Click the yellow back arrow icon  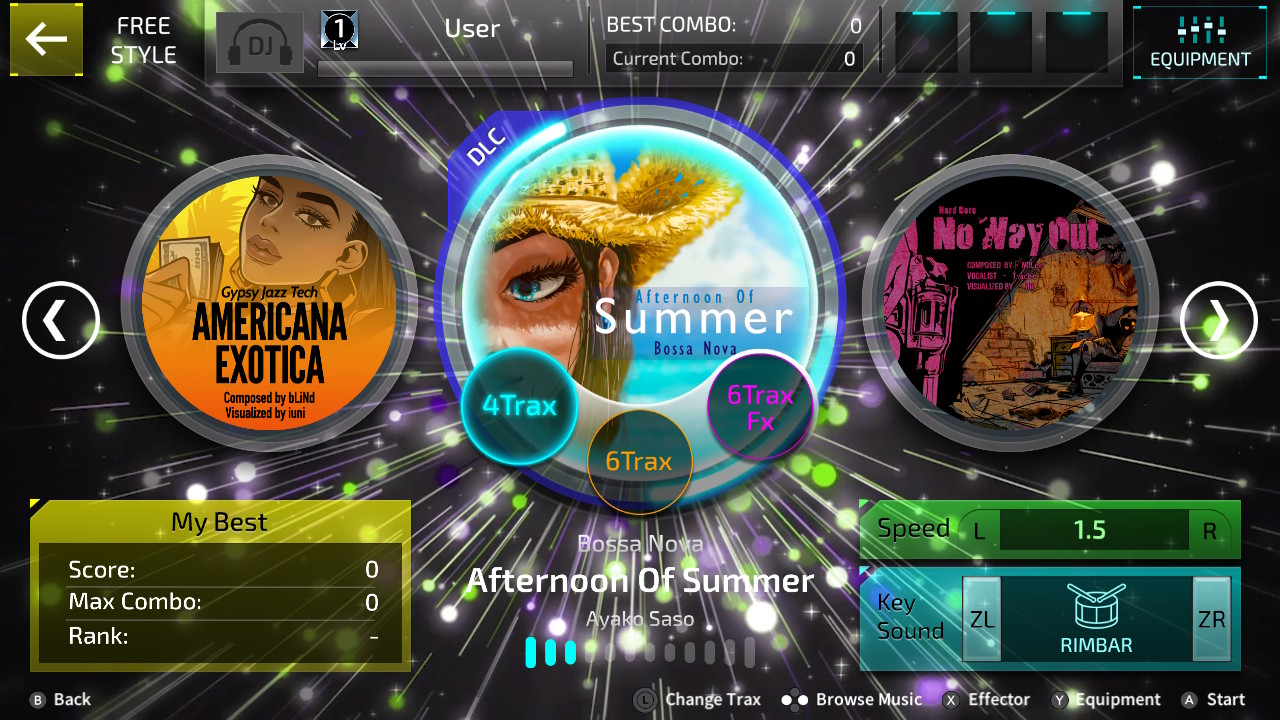tap(46, 40)
